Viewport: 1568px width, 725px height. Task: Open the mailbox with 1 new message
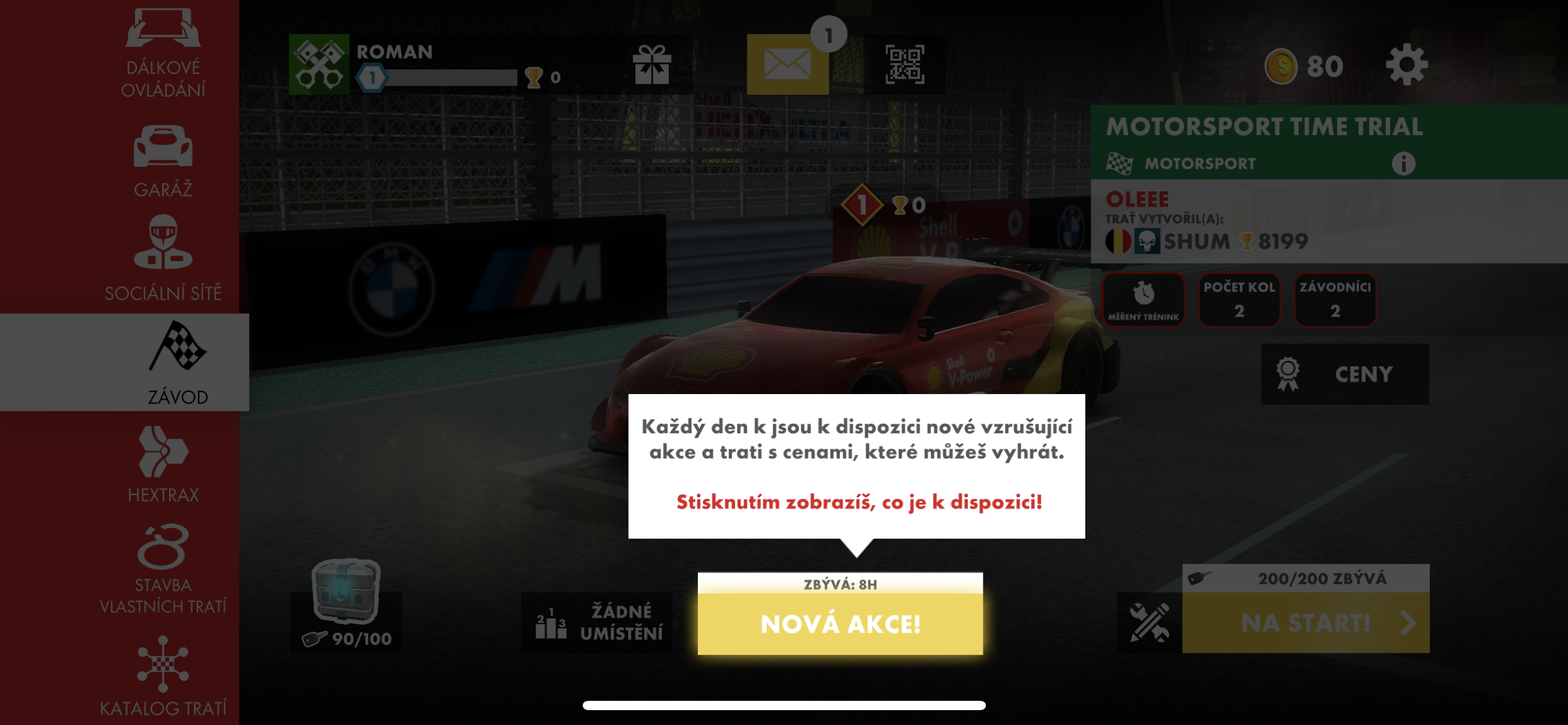tap(786, 67)
